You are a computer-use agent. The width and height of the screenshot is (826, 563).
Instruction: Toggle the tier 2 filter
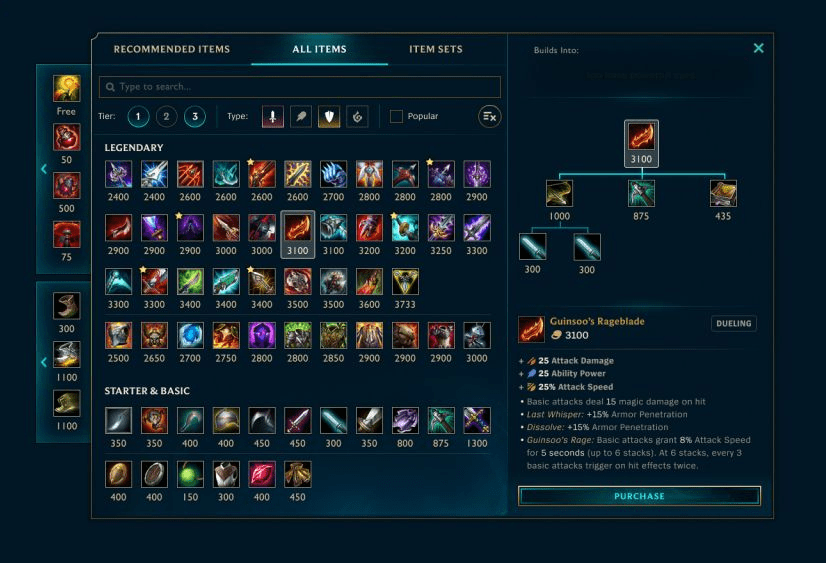pyautogui.click(x=167, y=117)
